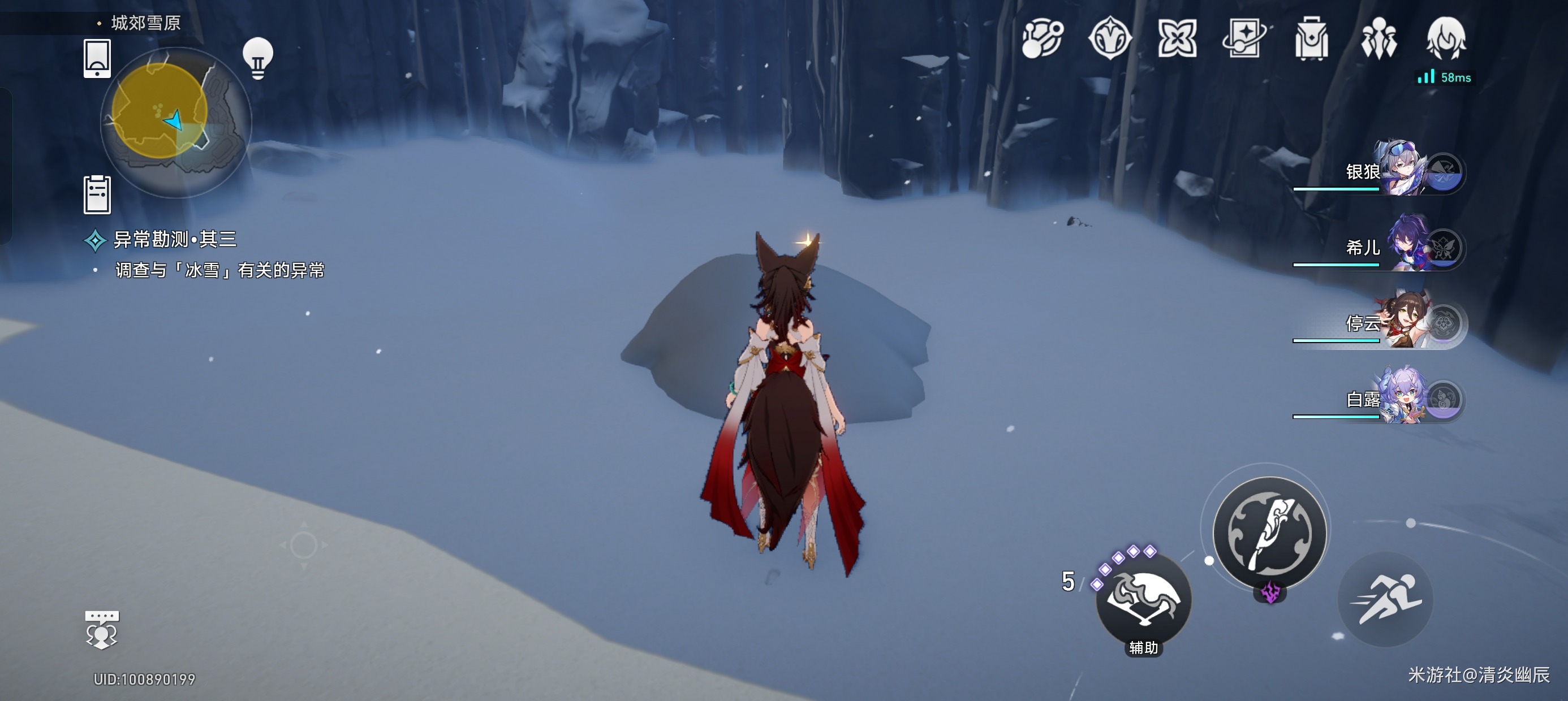This screenshot has height=701, width=1568.
Task: Switch to 希儿 in the party
Action: coord(1400,245)
